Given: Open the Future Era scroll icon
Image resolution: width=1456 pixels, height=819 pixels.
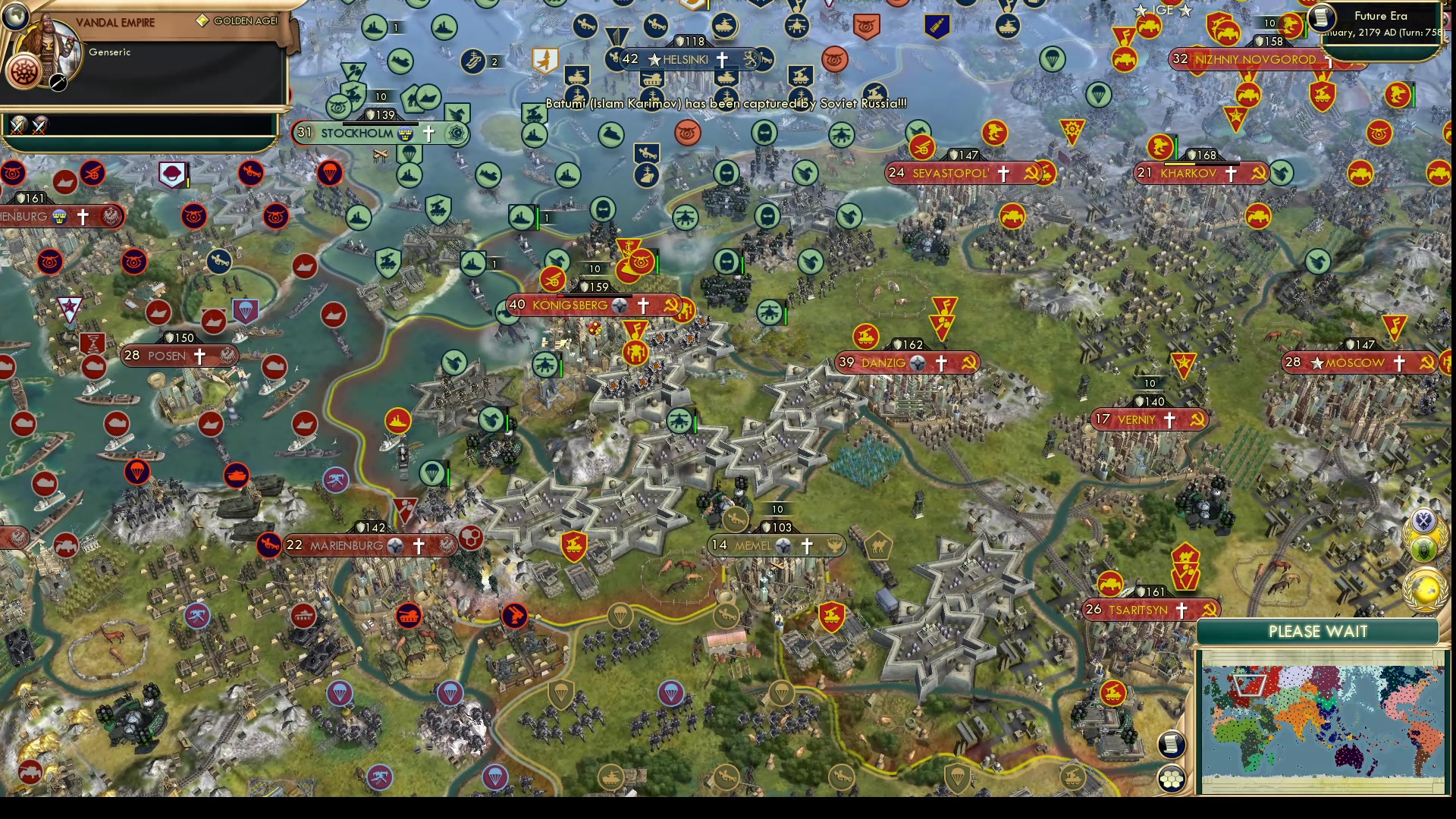Looking at the screenshot, I should [1321, 17].
